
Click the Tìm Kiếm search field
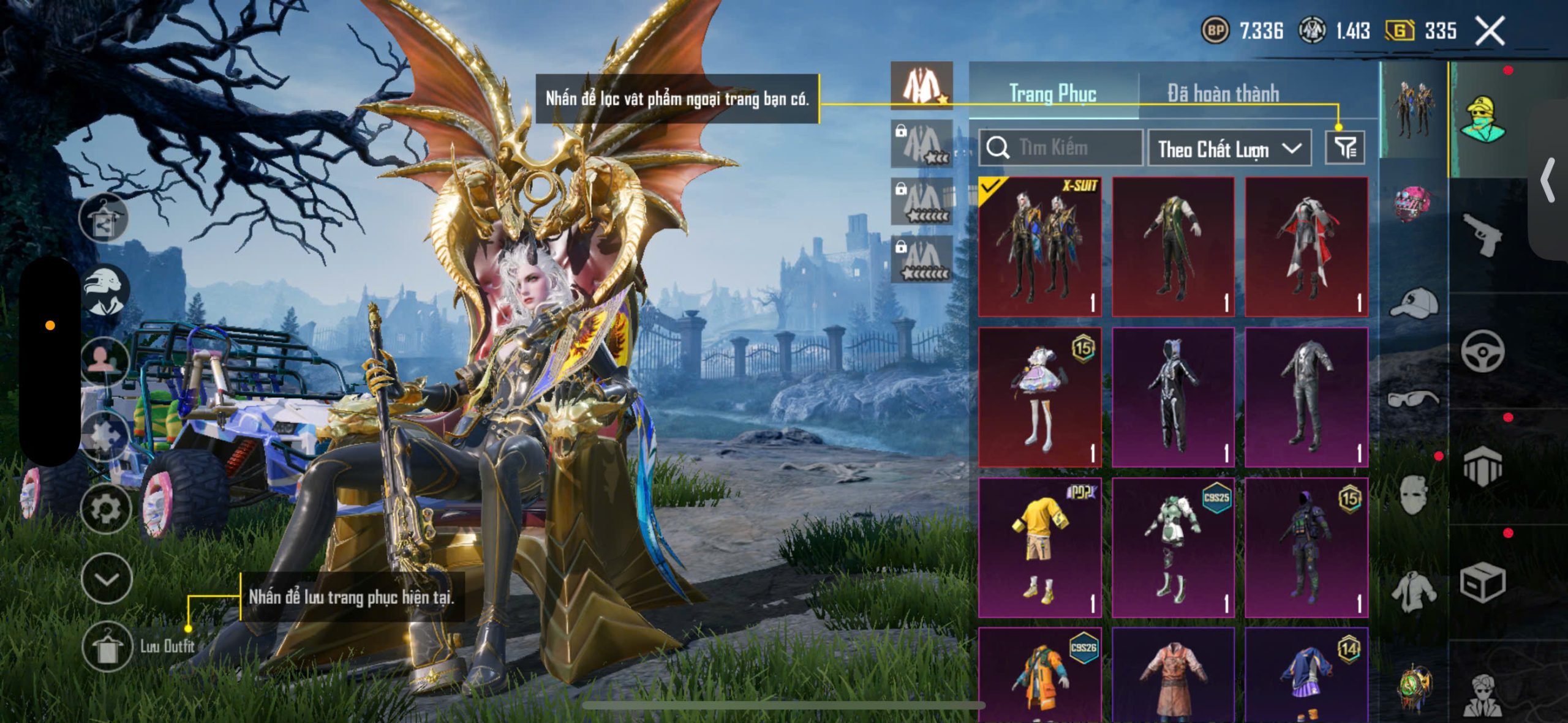[1061, 148]
